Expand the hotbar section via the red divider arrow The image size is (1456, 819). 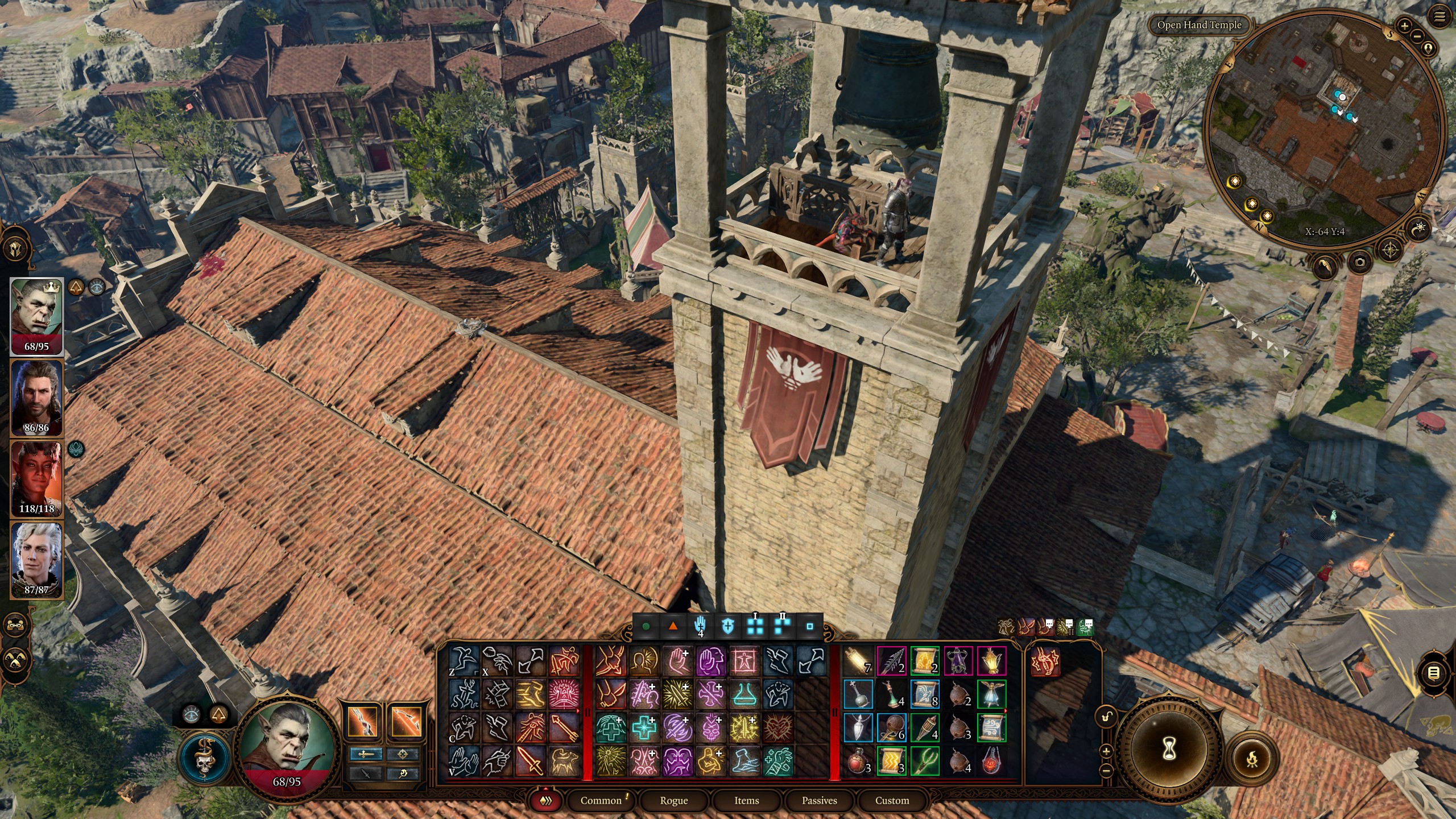pos(578,710)
